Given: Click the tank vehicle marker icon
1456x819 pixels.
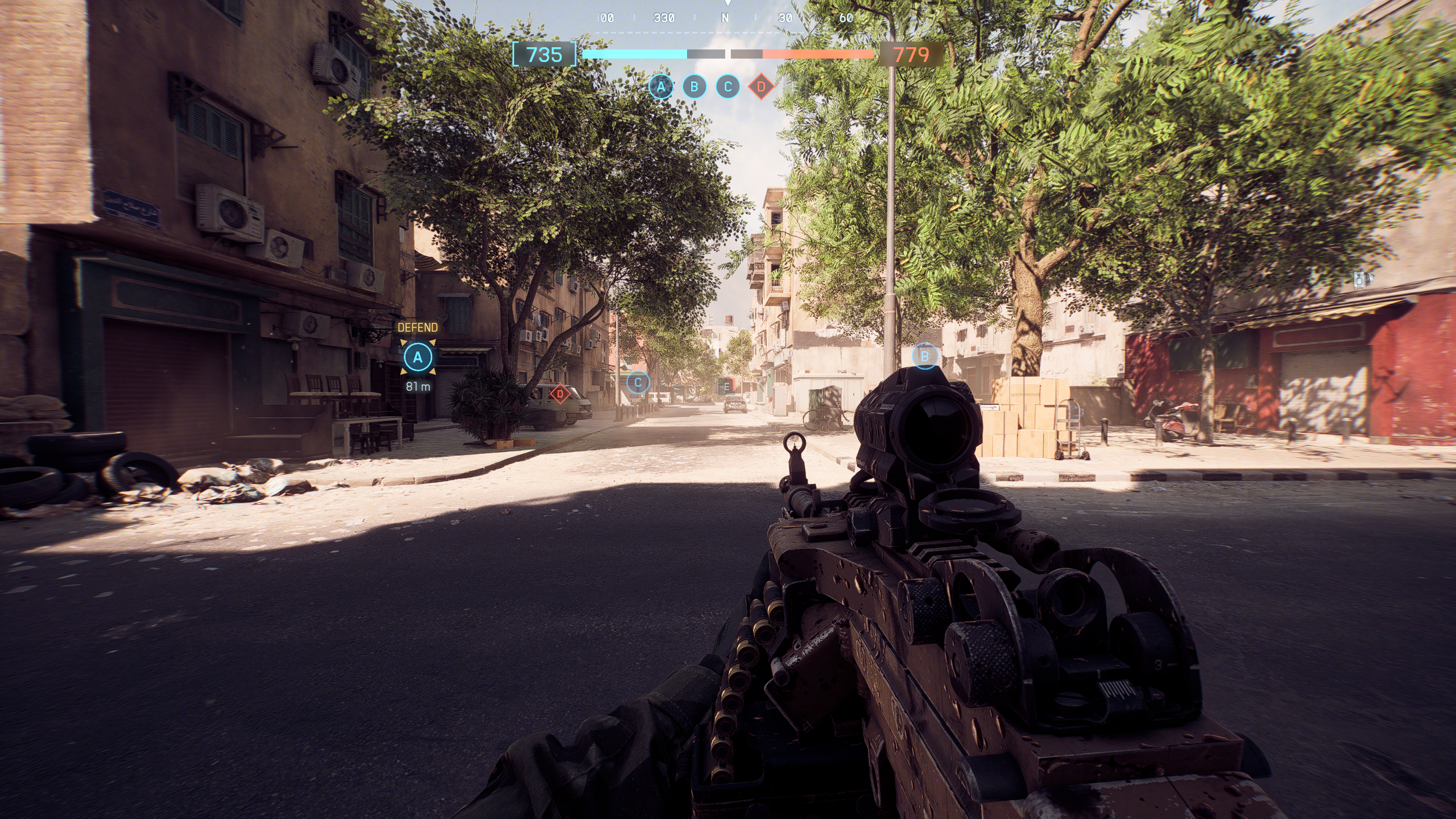Looking at the screenshot, I should tap(1360, 279).
